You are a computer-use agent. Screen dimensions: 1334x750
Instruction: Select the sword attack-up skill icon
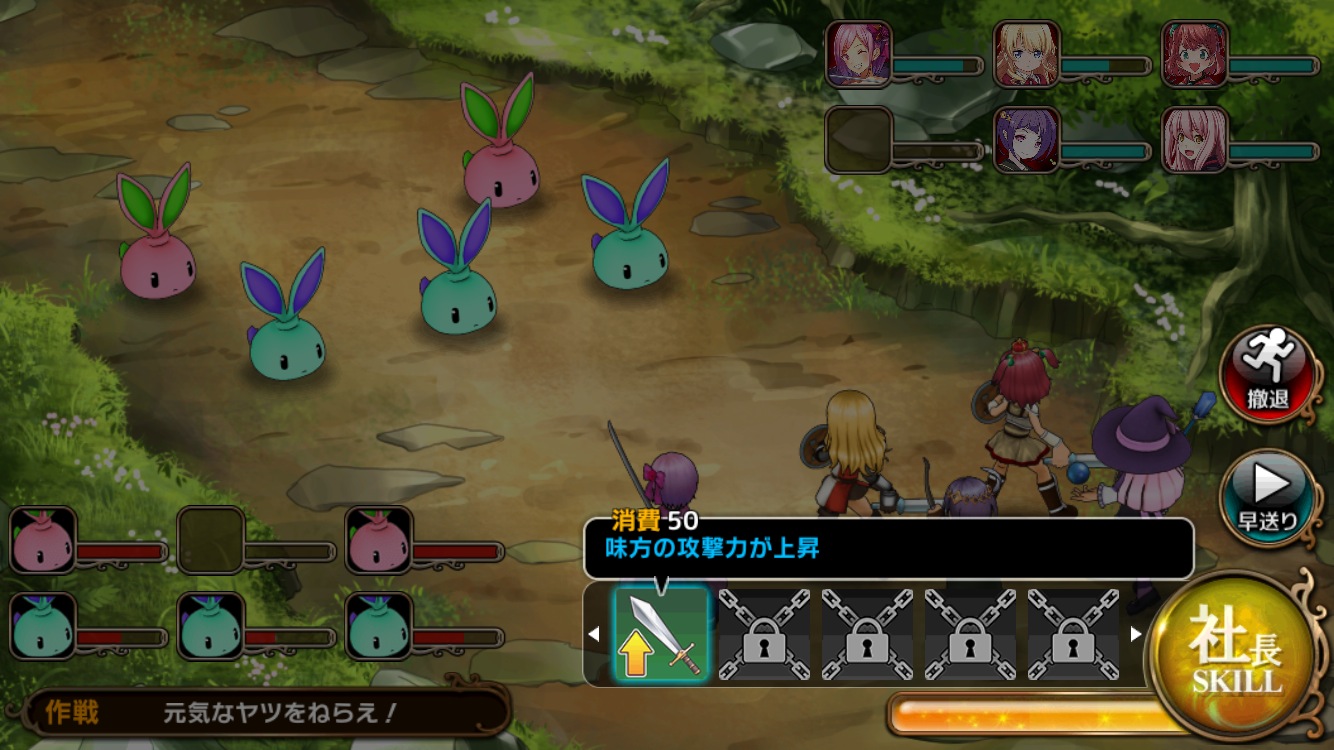click(x=661, y=634)
